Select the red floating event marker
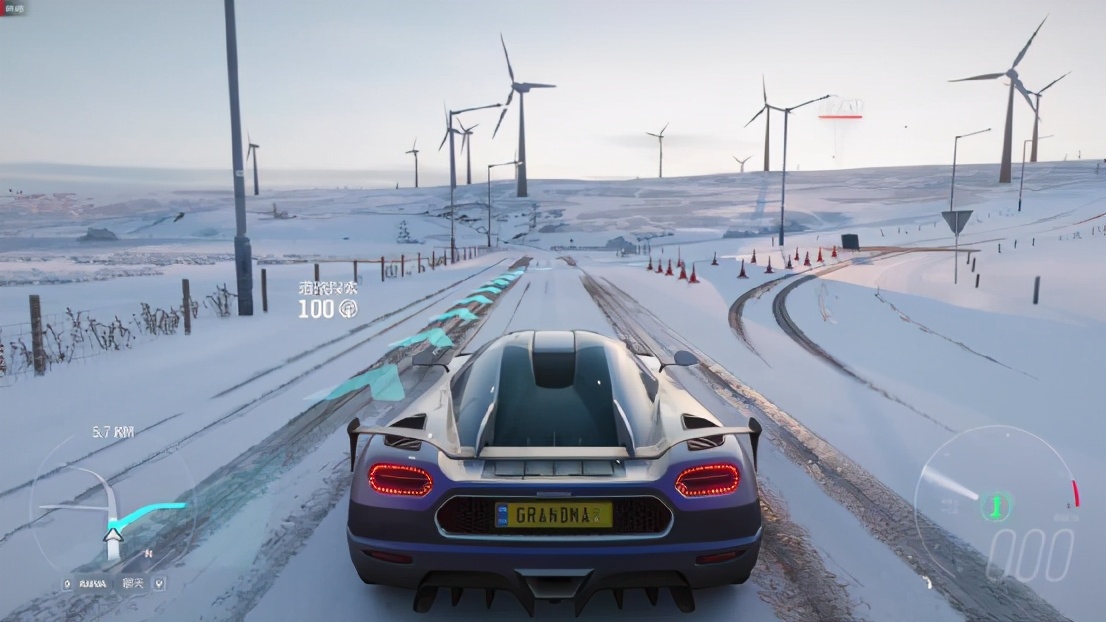This screenshot has height=622, width=1106. point(840,109)
